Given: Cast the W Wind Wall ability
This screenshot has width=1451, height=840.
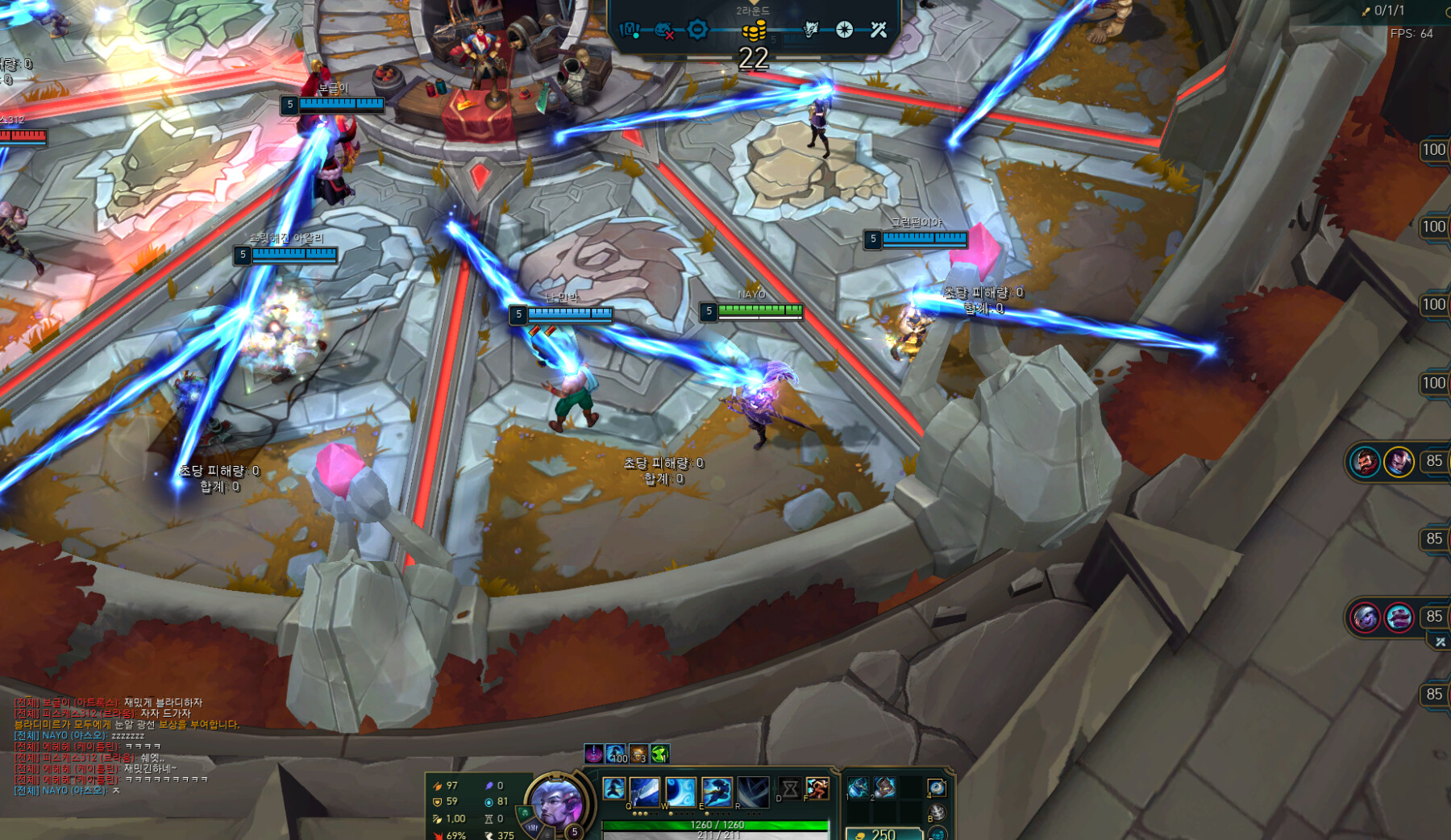Looking at the screenshot, I should (680, 791).
